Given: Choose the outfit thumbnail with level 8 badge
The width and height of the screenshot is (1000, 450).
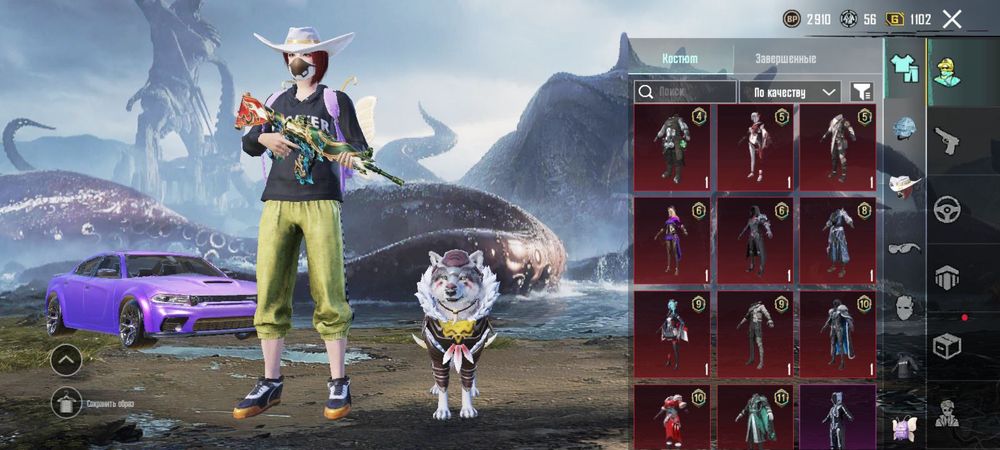Looking at the screenshot, I should pos(837,241).
